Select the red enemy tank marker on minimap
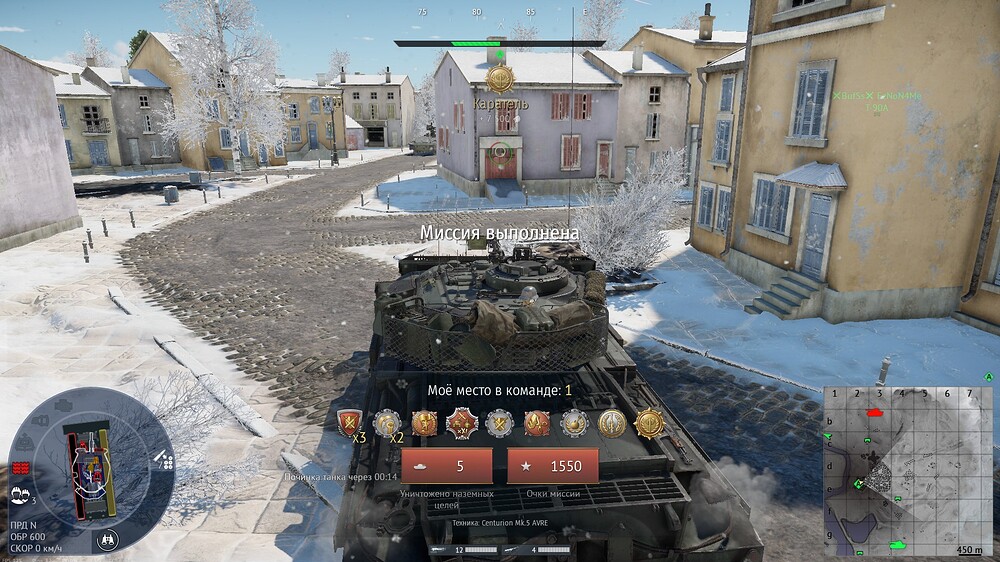1000x562 pixels. pyautogui.click(x=877, y=412)
